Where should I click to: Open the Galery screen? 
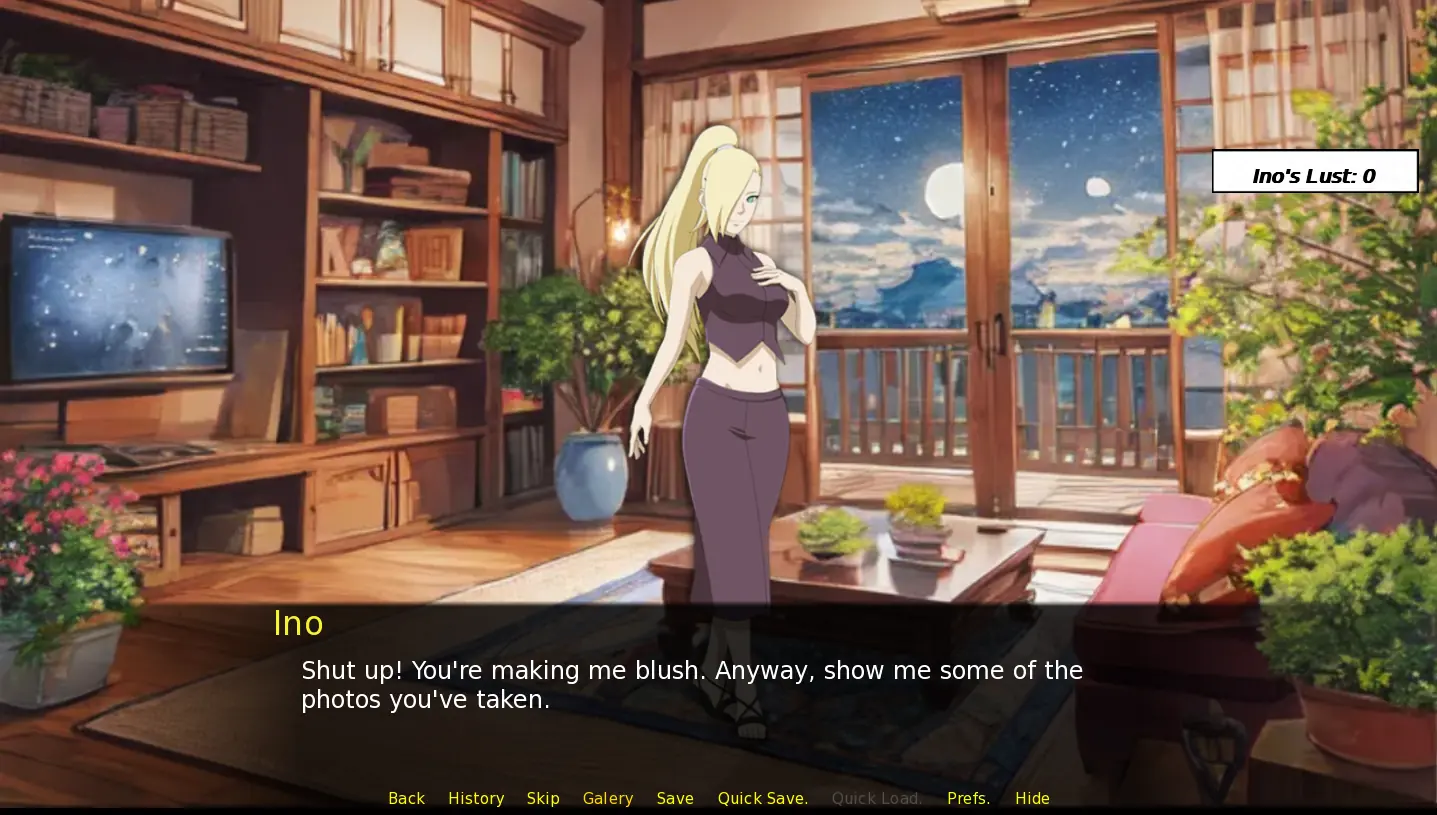coord(608,798)
